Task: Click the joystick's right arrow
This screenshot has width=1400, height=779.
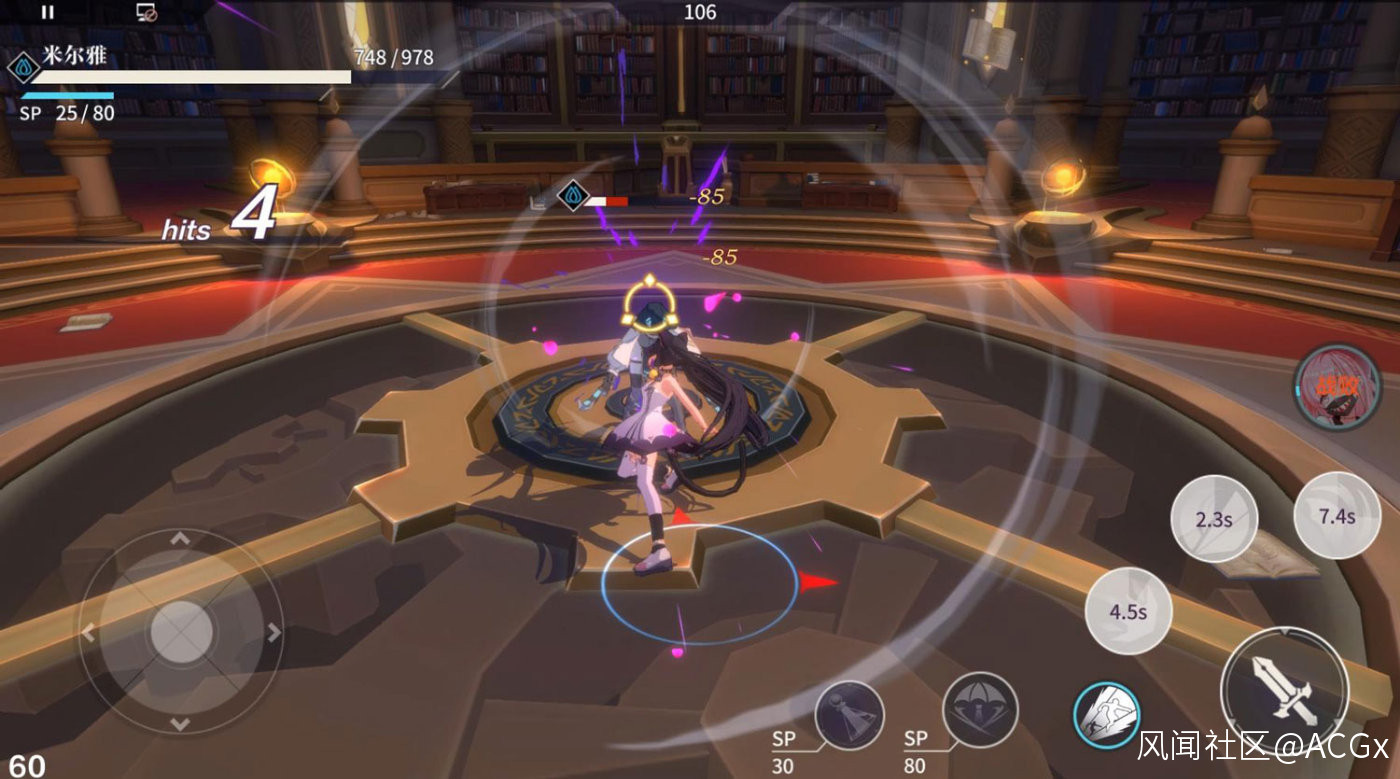Action: (274, 632)
